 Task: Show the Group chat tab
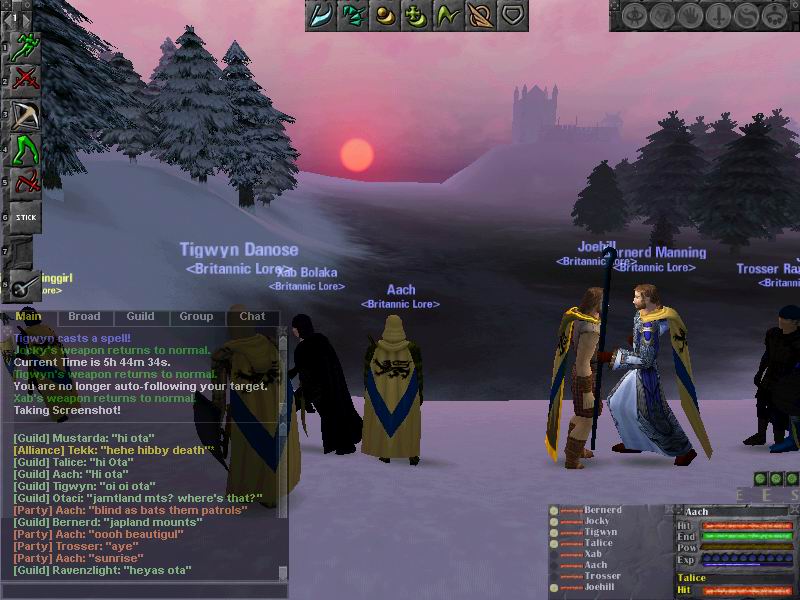pyautogui.click(x=196, y=317)
